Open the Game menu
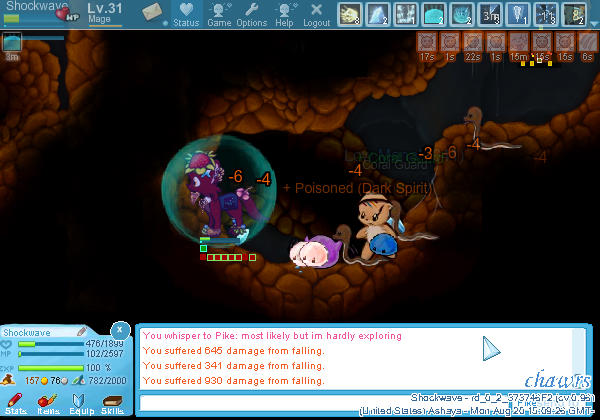600x420 pixels. 219,13
